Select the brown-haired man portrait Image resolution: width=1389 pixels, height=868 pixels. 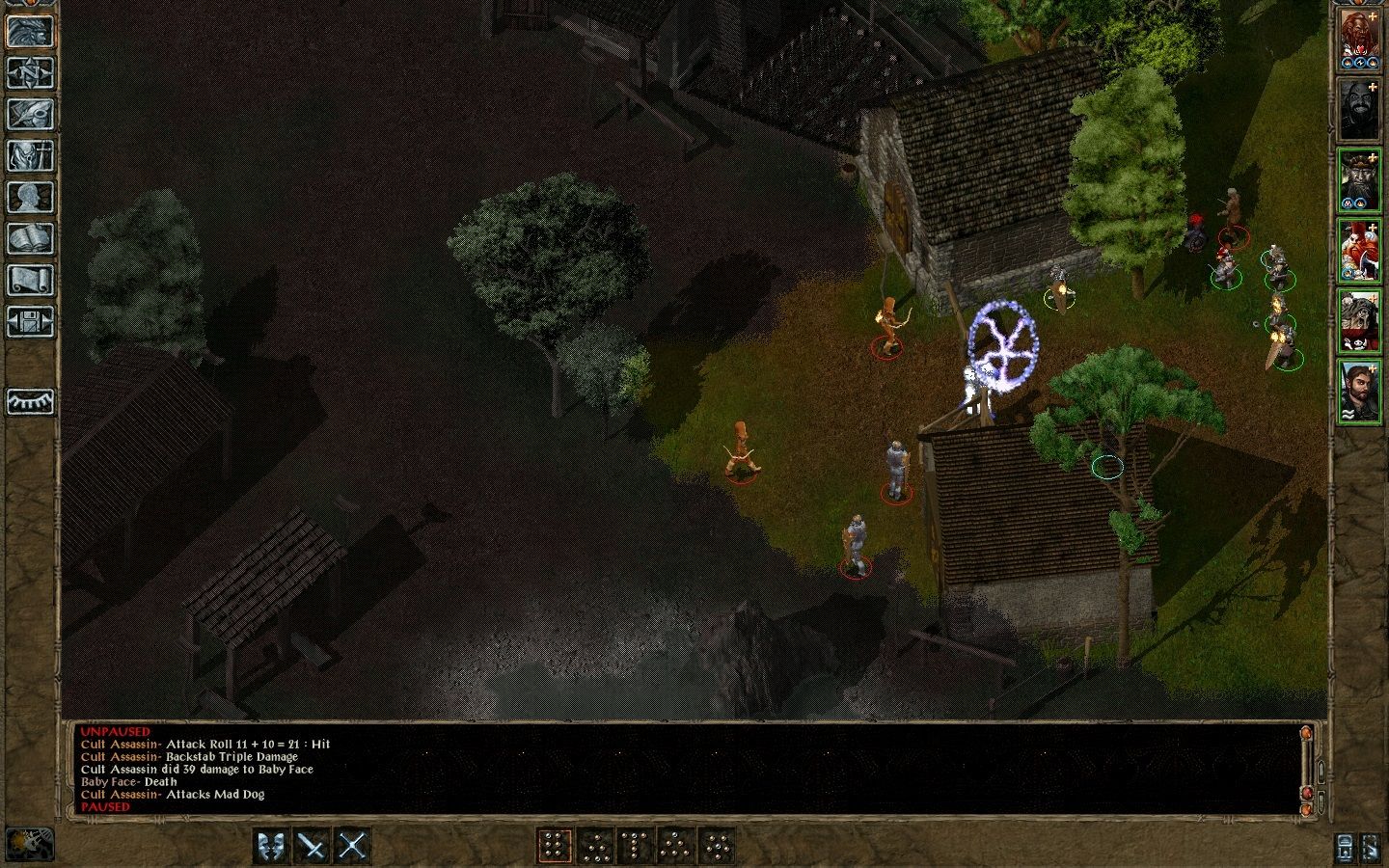click(x=1358, y=391)
